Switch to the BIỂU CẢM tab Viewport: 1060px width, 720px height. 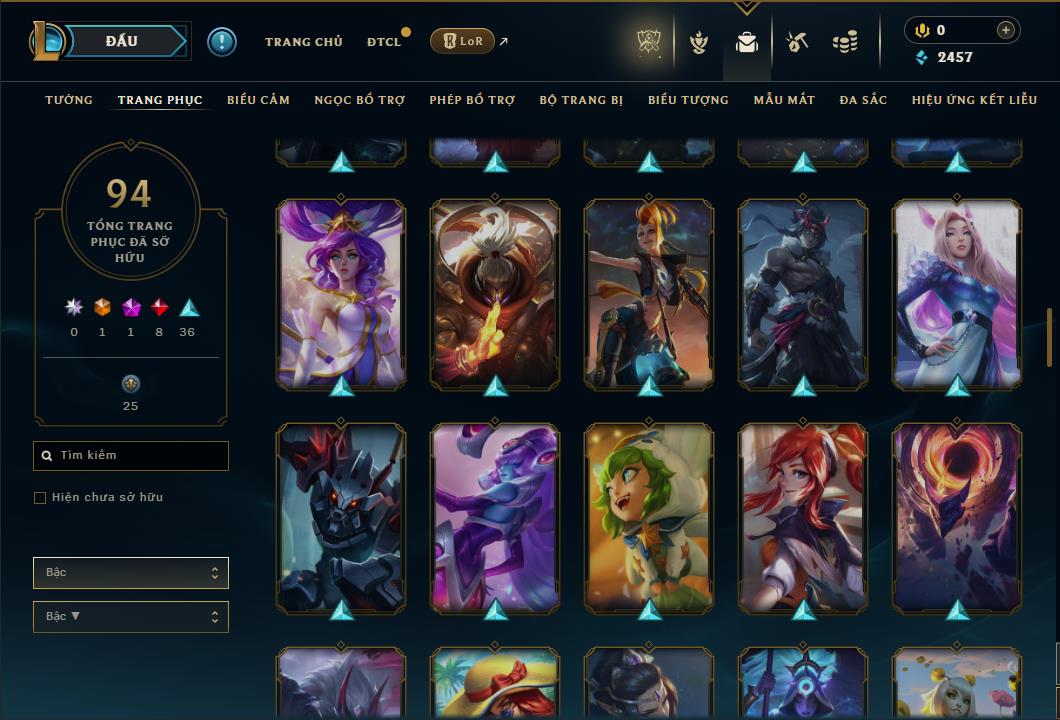pos(258,100)
